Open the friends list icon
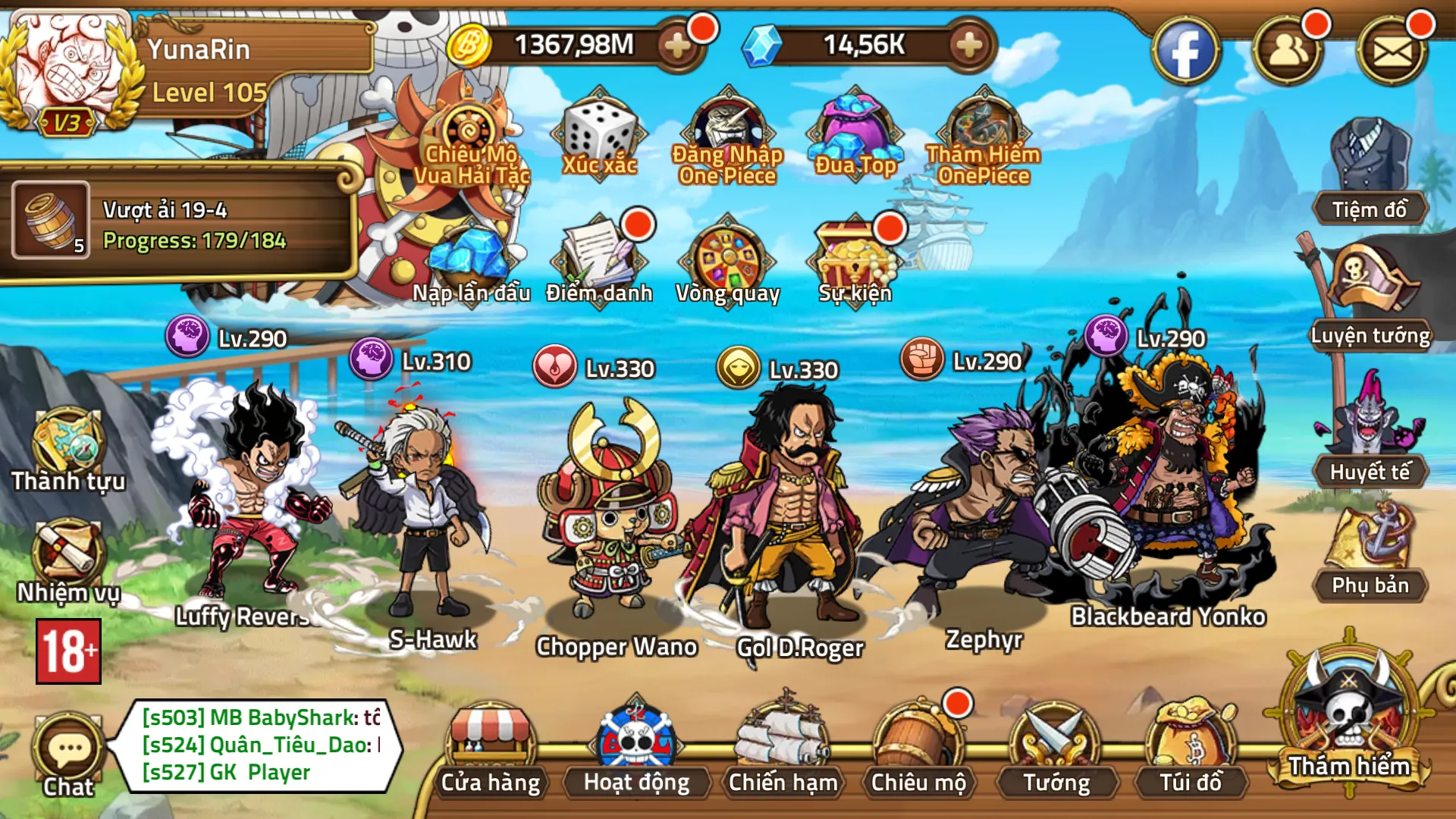 [1288, 52]
